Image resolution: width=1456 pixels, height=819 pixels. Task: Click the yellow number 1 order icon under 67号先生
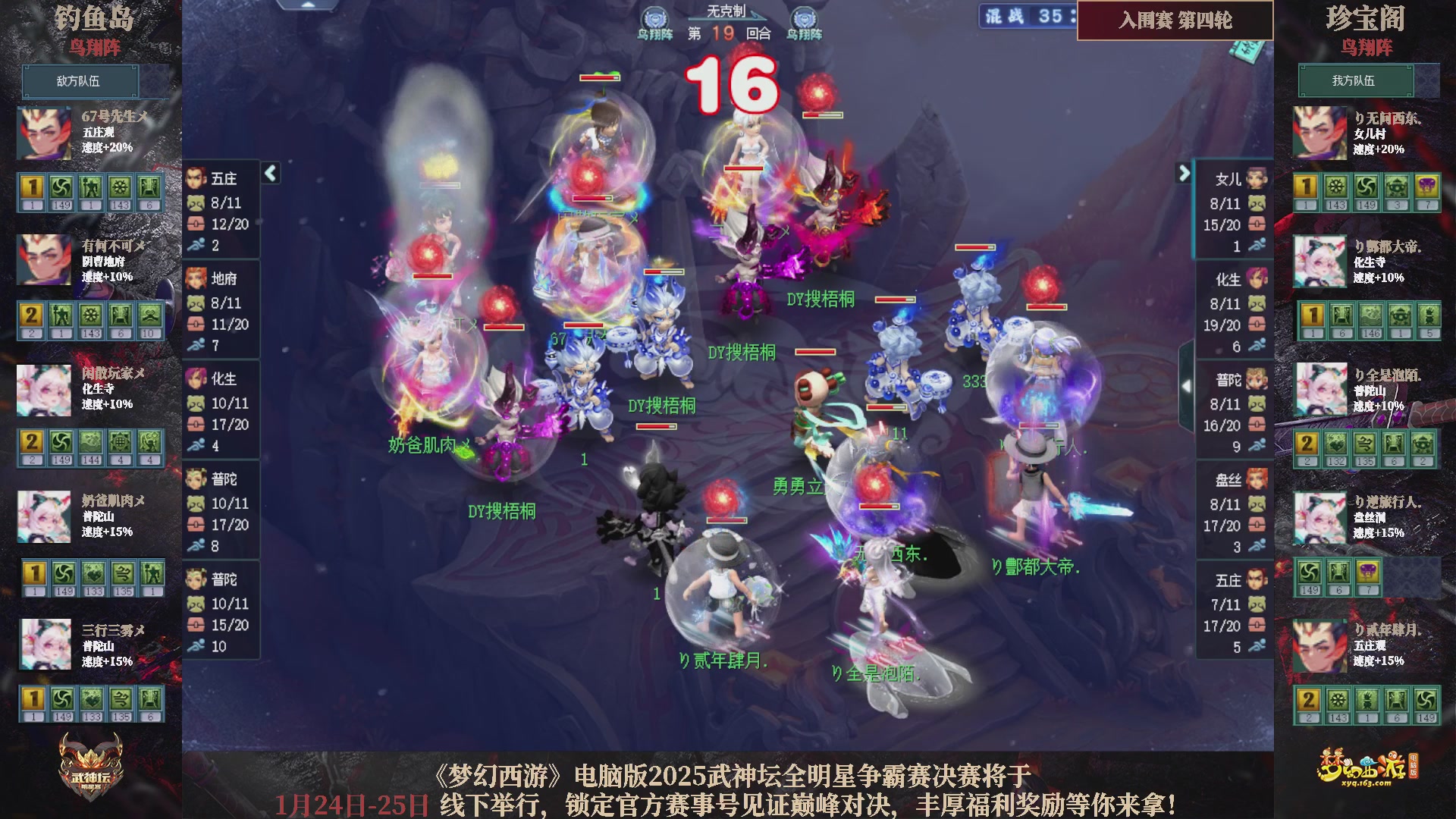click(33, 188)
